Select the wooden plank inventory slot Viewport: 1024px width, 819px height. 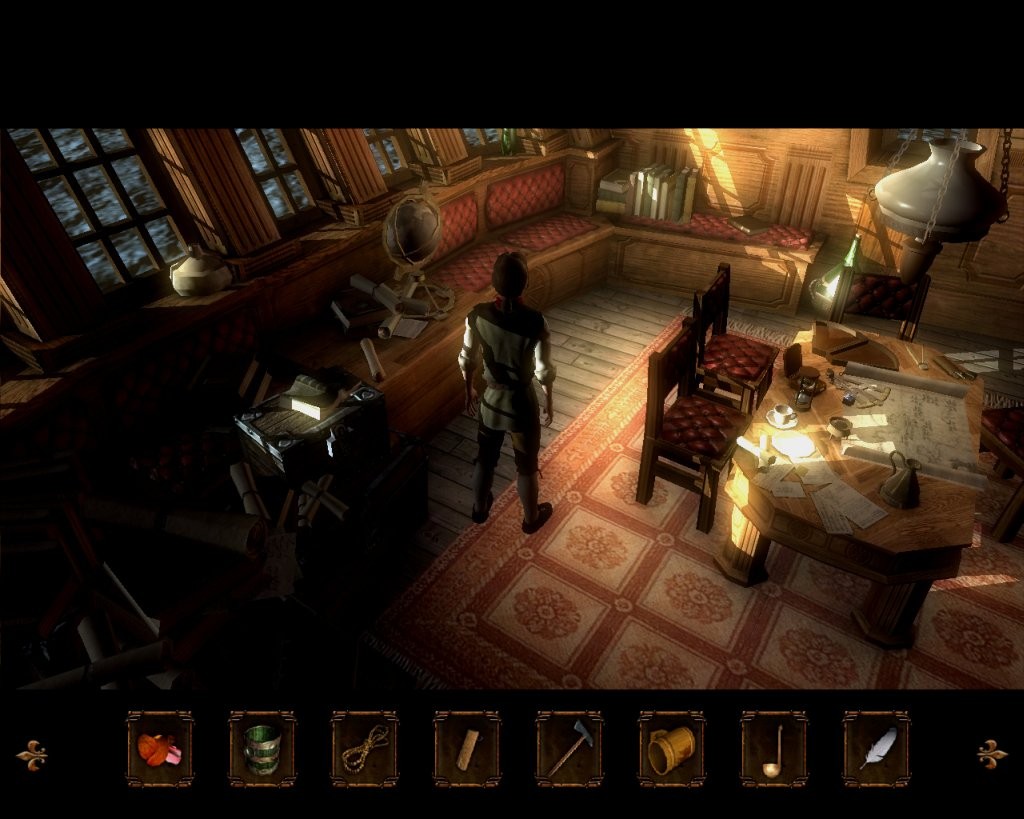[x=467, y=749]
